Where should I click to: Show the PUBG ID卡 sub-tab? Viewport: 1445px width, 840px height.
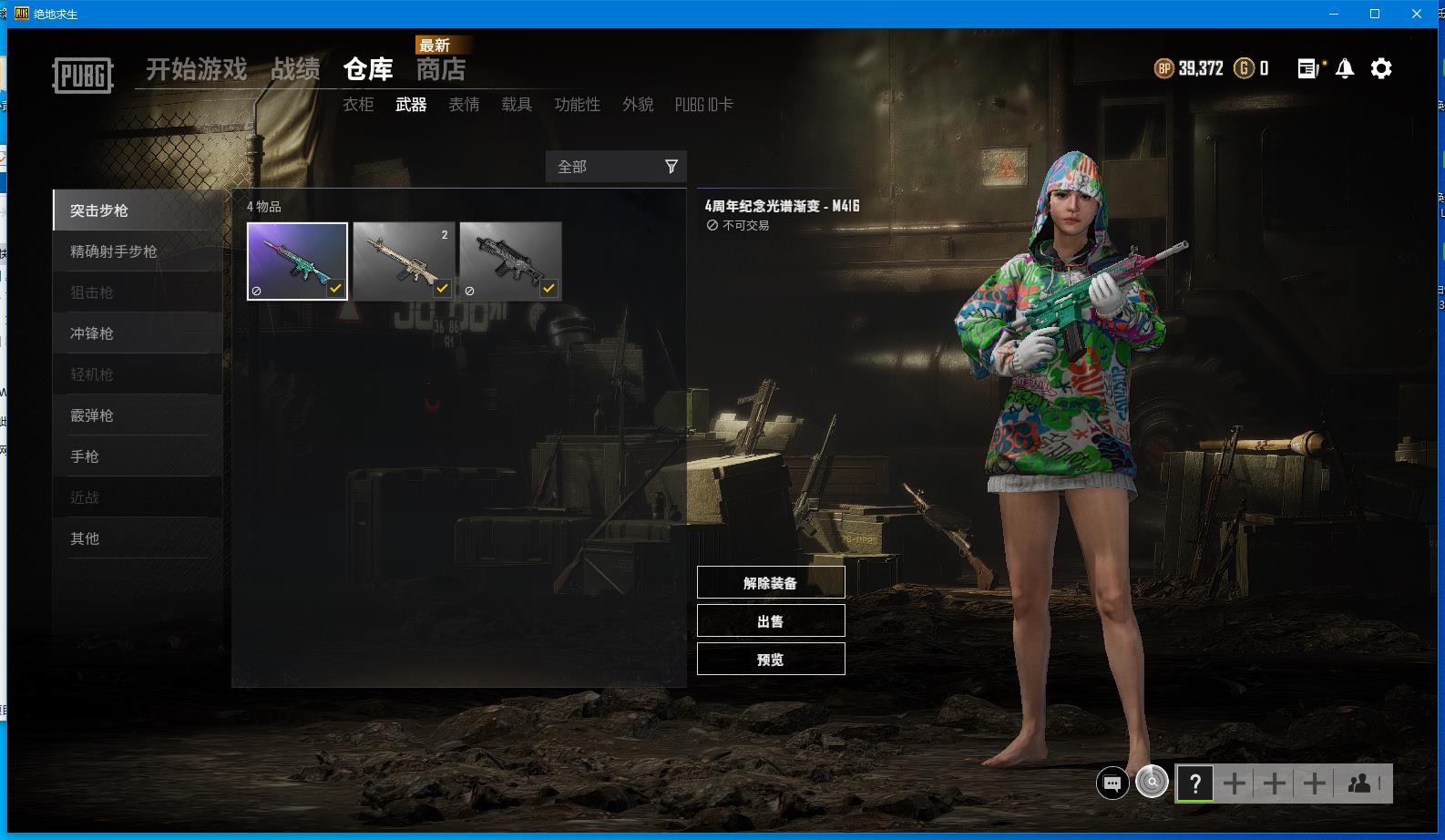click(x=703, y=105)
